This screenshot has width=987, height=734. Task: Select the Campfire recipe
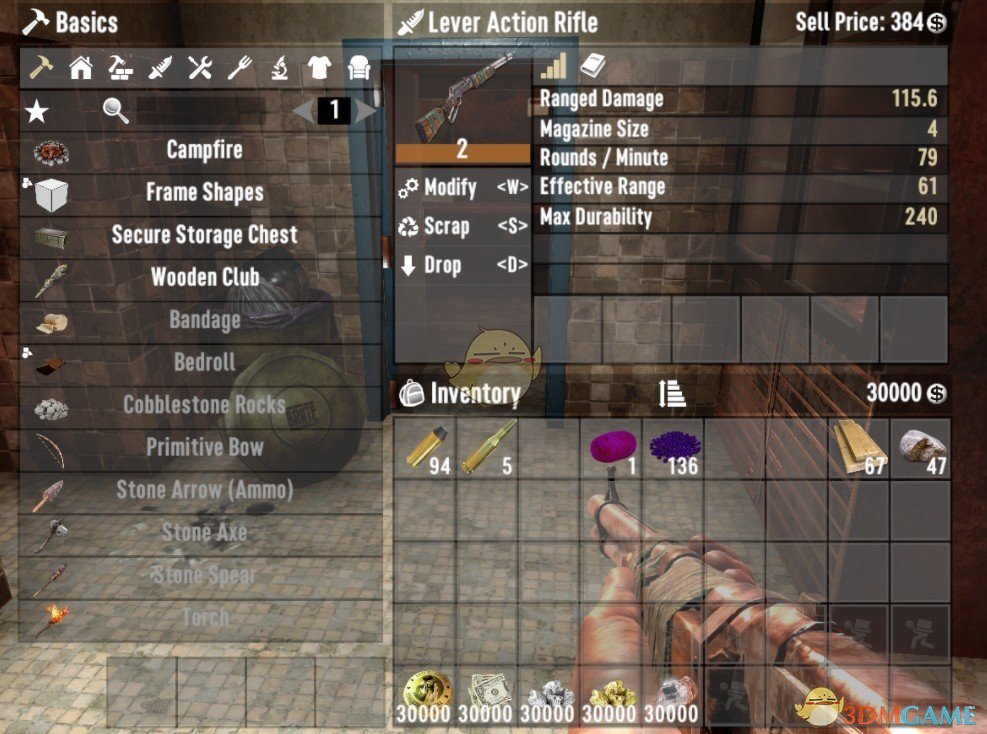[204, 151]
